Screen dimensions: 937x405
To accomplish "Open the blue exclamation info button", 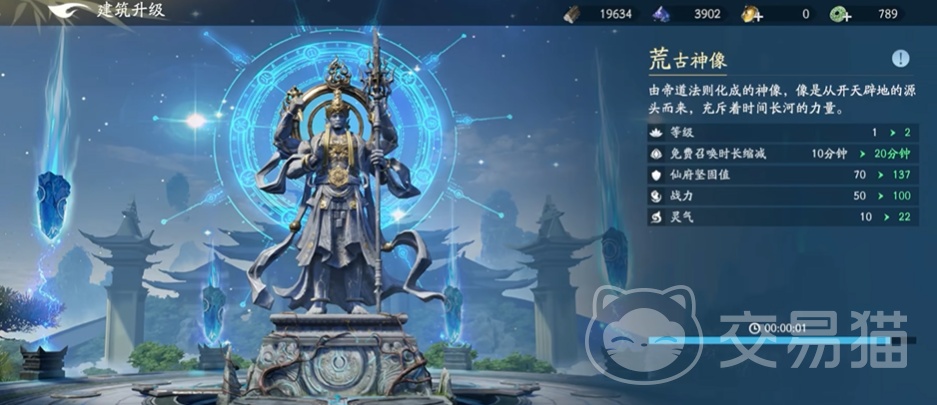I will pyautogui.click(x=900, y=58).
